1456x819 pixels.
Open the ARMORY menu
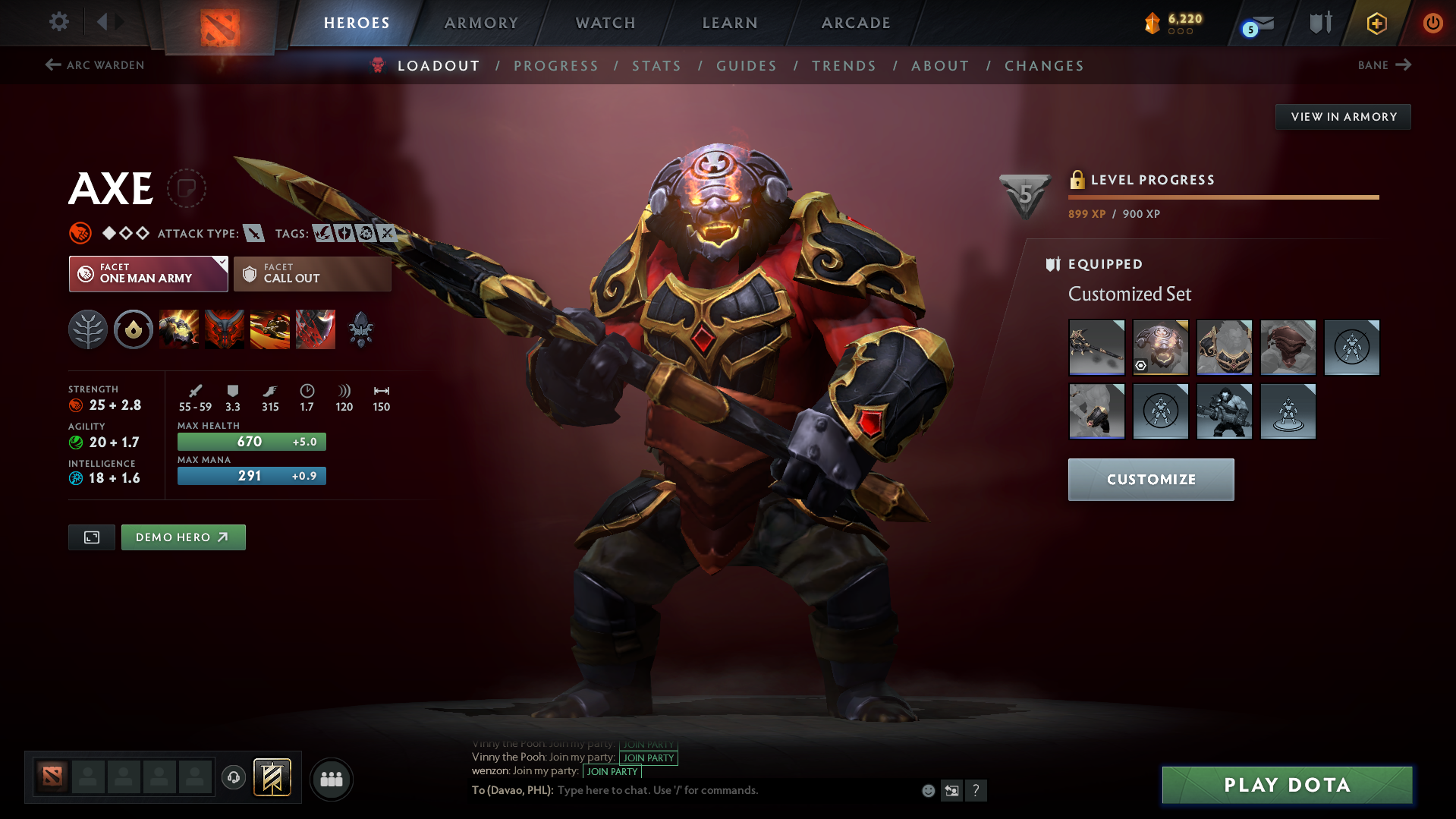(481, 23)
